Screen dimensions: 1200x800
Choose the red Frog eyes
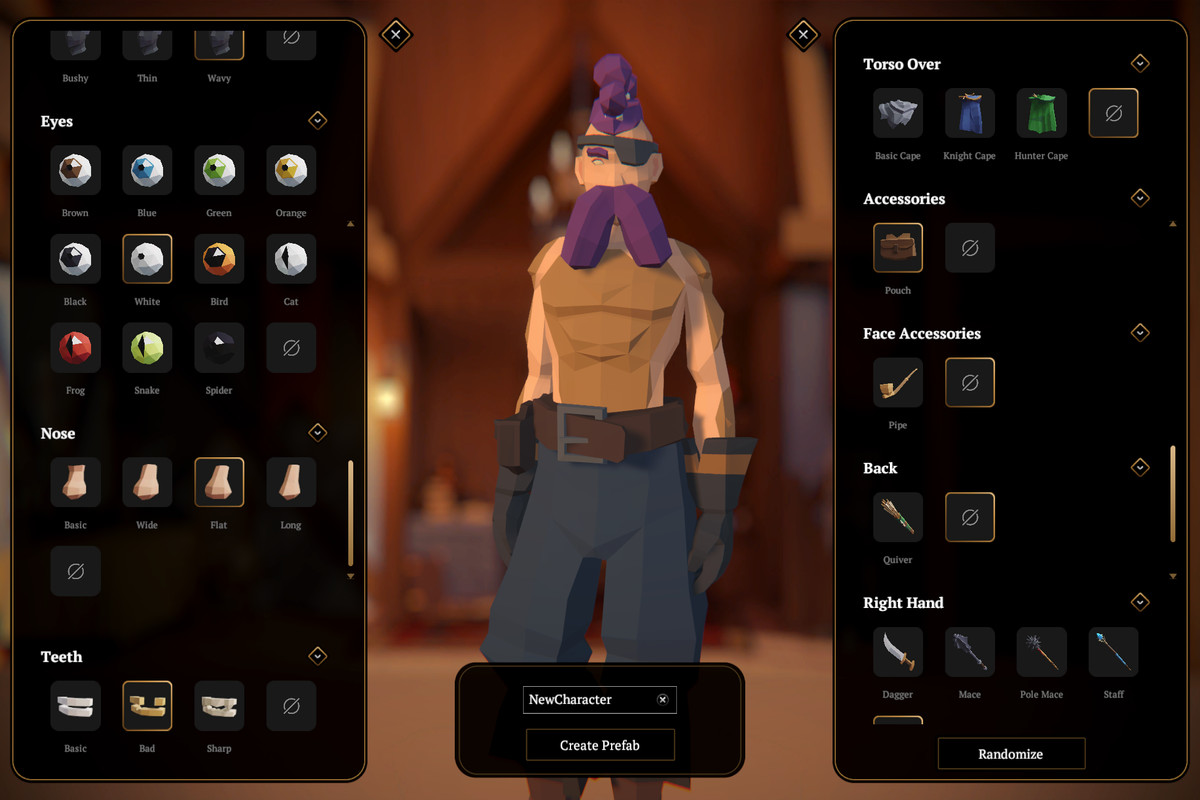click(75, 348)
